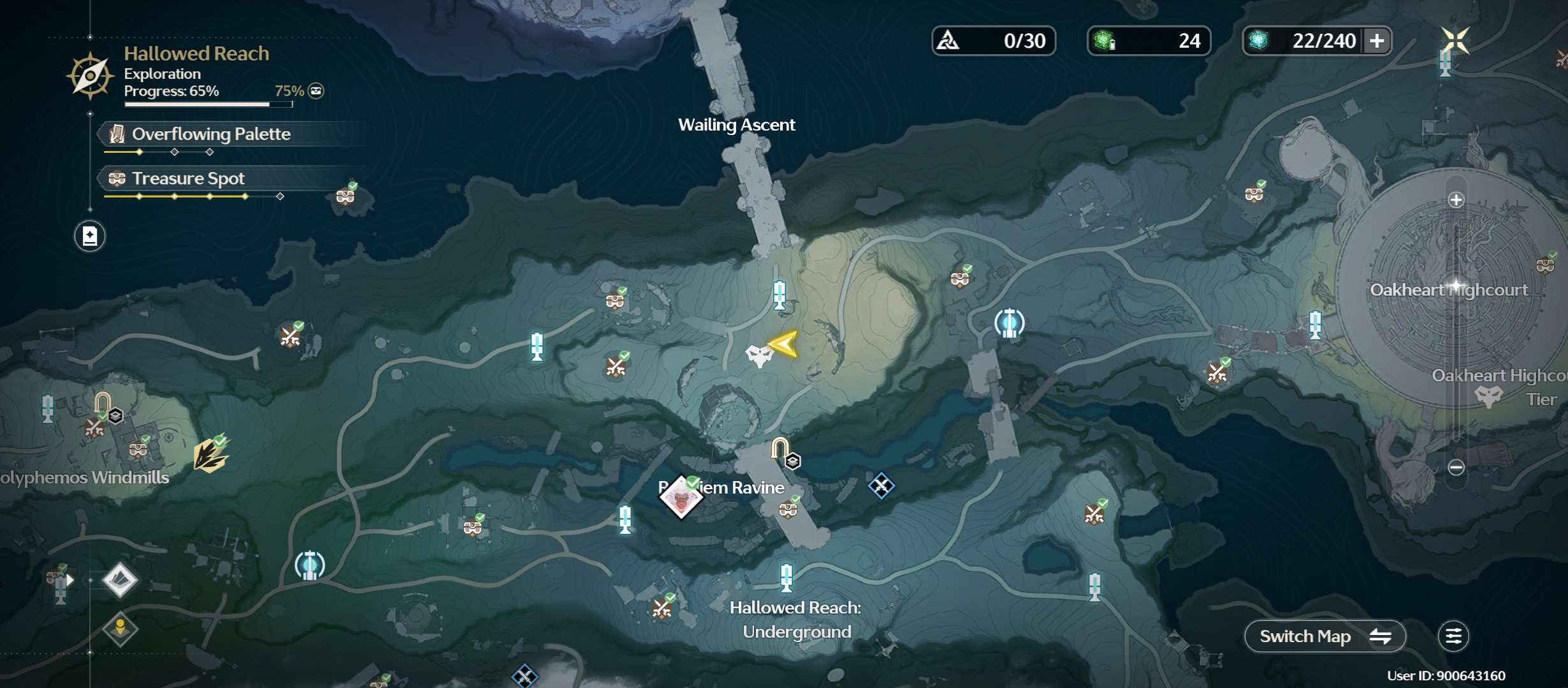
Task: Zoom out on the map
Action: click(1456, 468)
